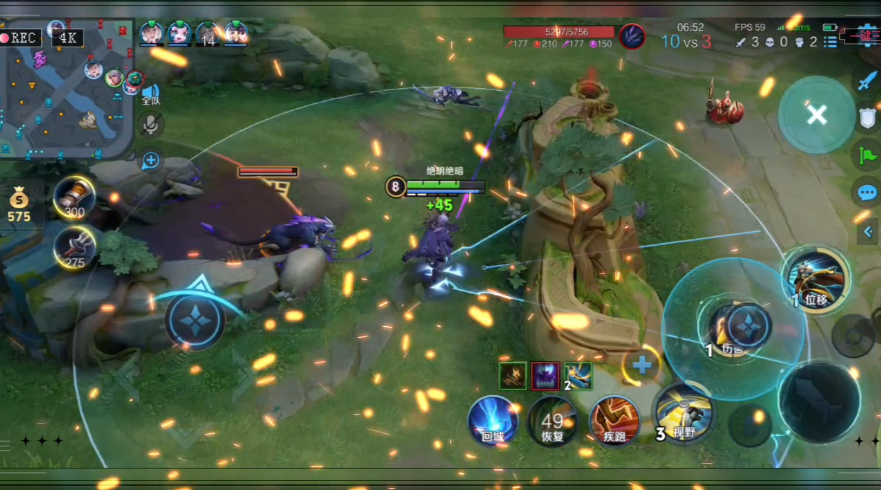Tap the skill upgrade plus button
The image size is (881, 490).
click(x=641, y=365)
